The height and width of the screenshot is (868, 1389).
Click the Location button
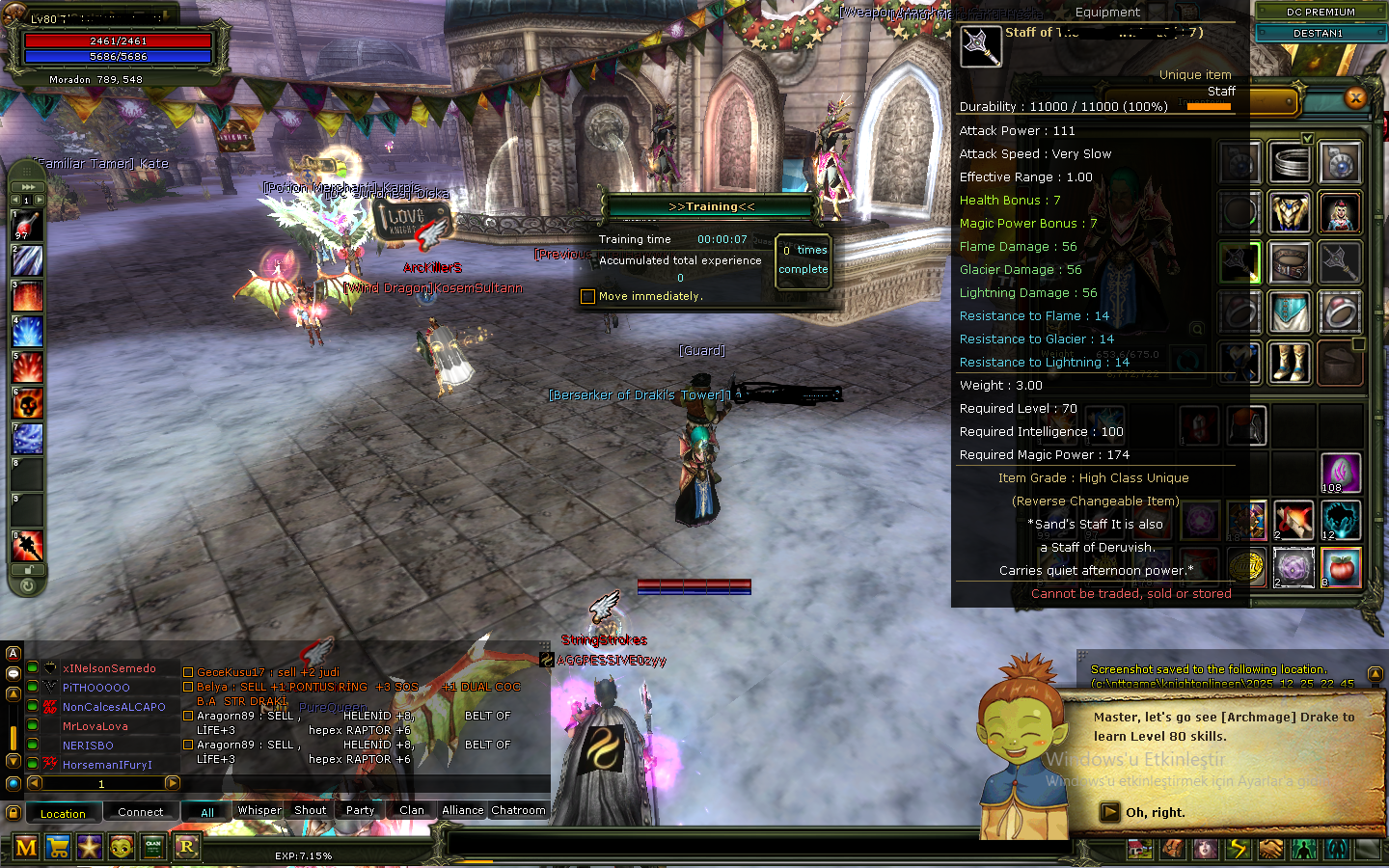coord(64,813)
